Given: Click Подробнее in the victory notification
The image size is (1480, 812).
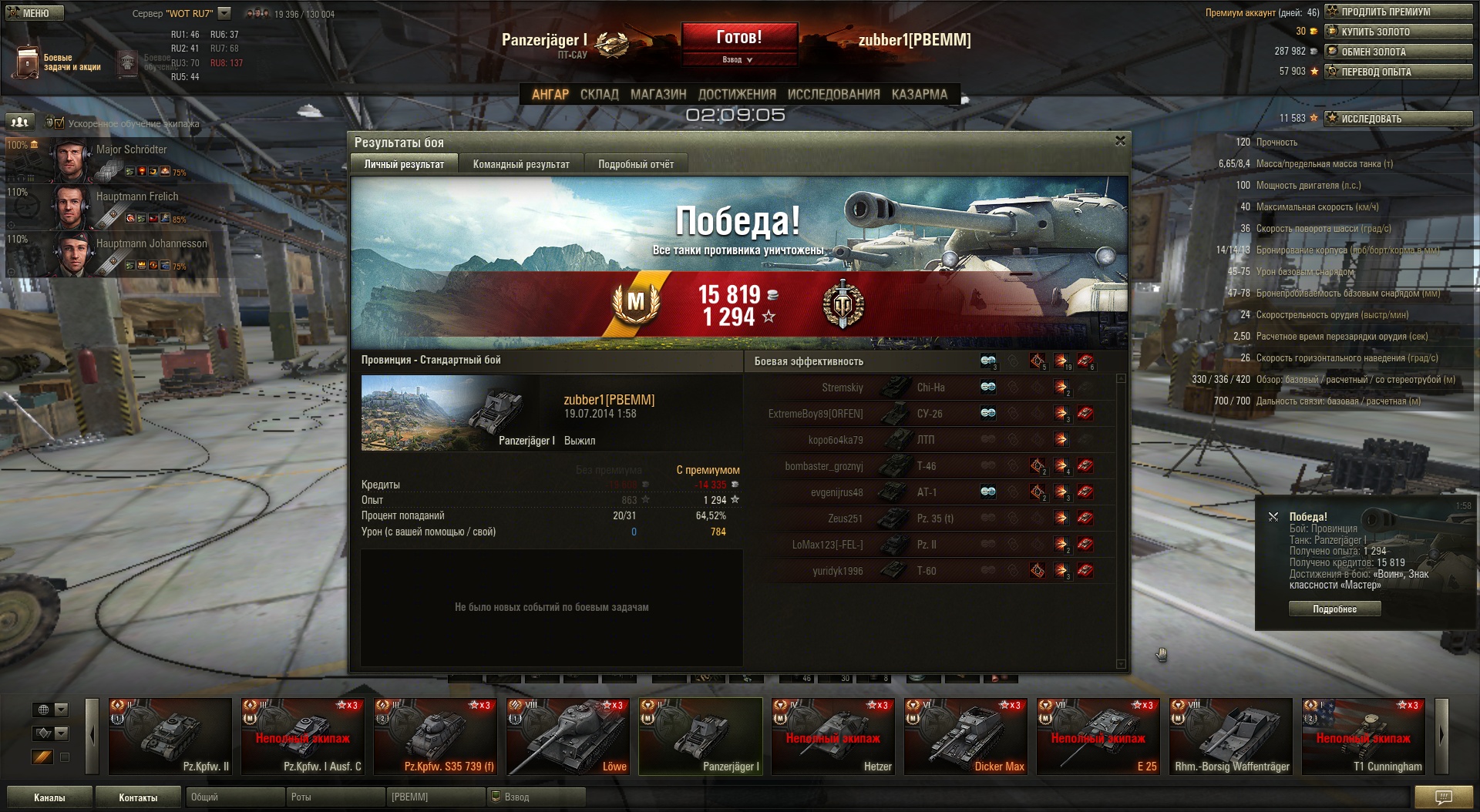Looking at the screenshot, I should pyautogui.click(x=1334, y=609).
